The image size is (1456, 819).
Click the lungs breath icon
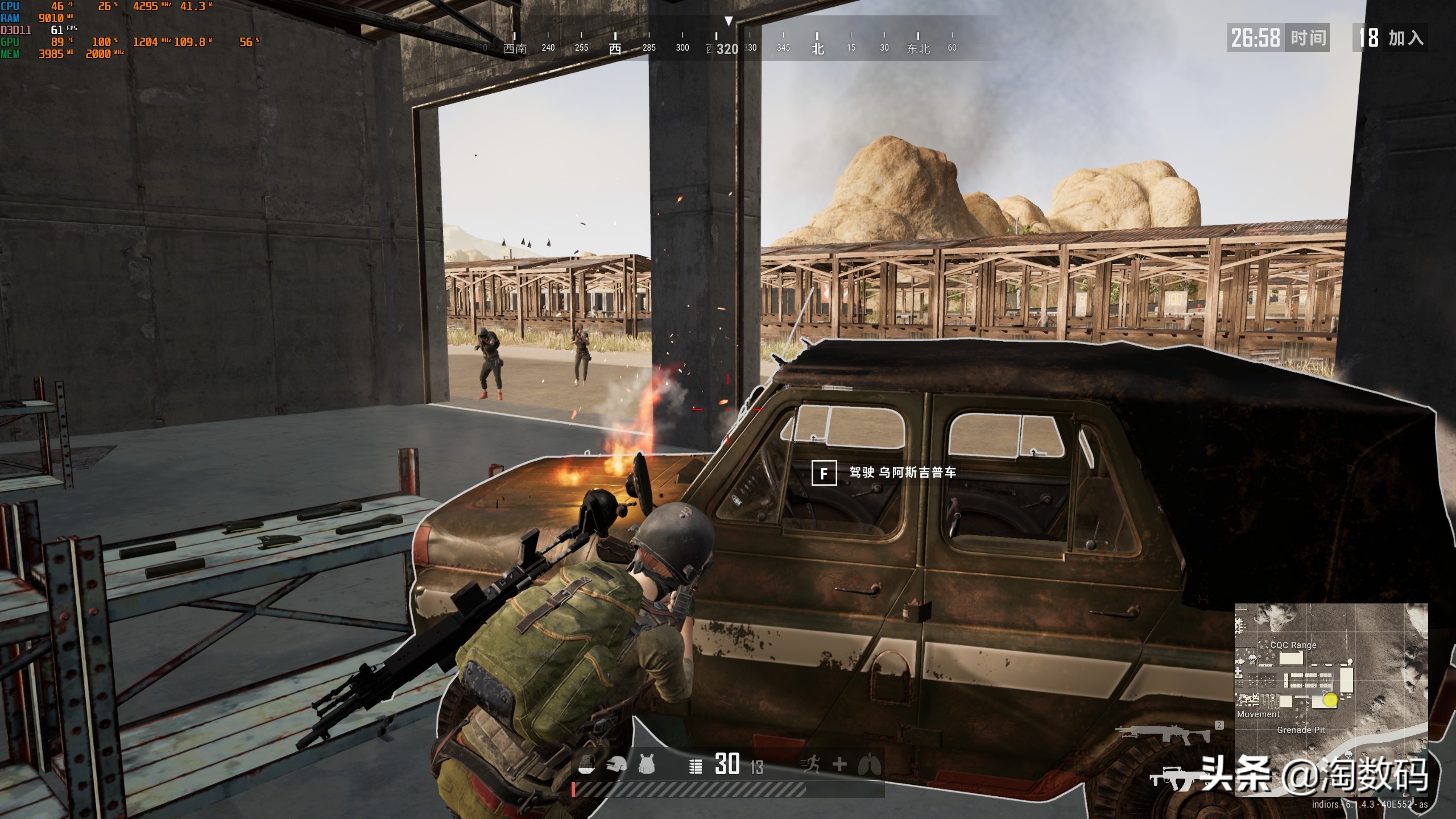[869, 765]
